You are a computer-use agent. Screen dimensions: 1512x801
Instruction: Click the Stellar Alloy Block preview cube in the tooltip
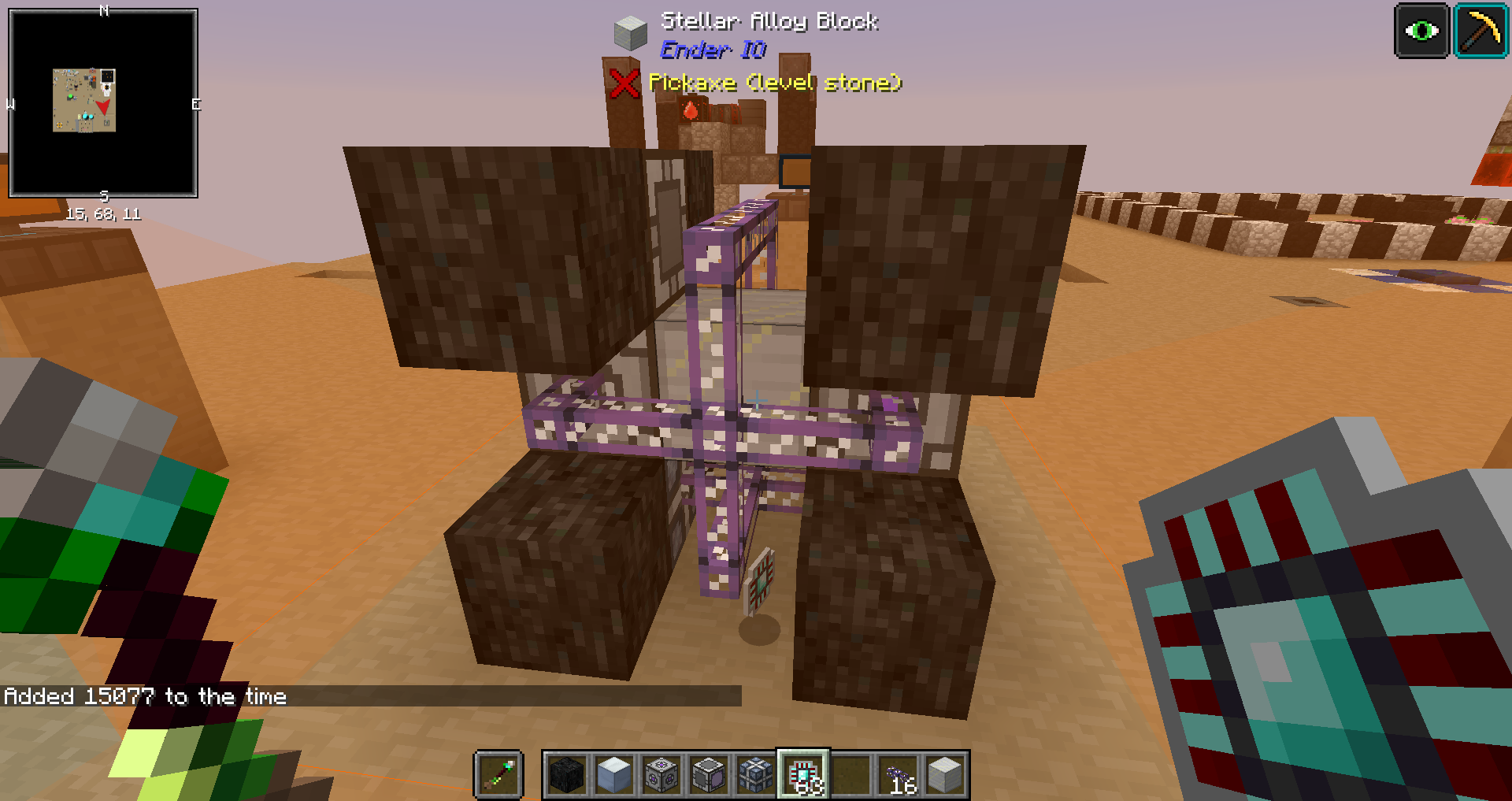pos(630,35)
